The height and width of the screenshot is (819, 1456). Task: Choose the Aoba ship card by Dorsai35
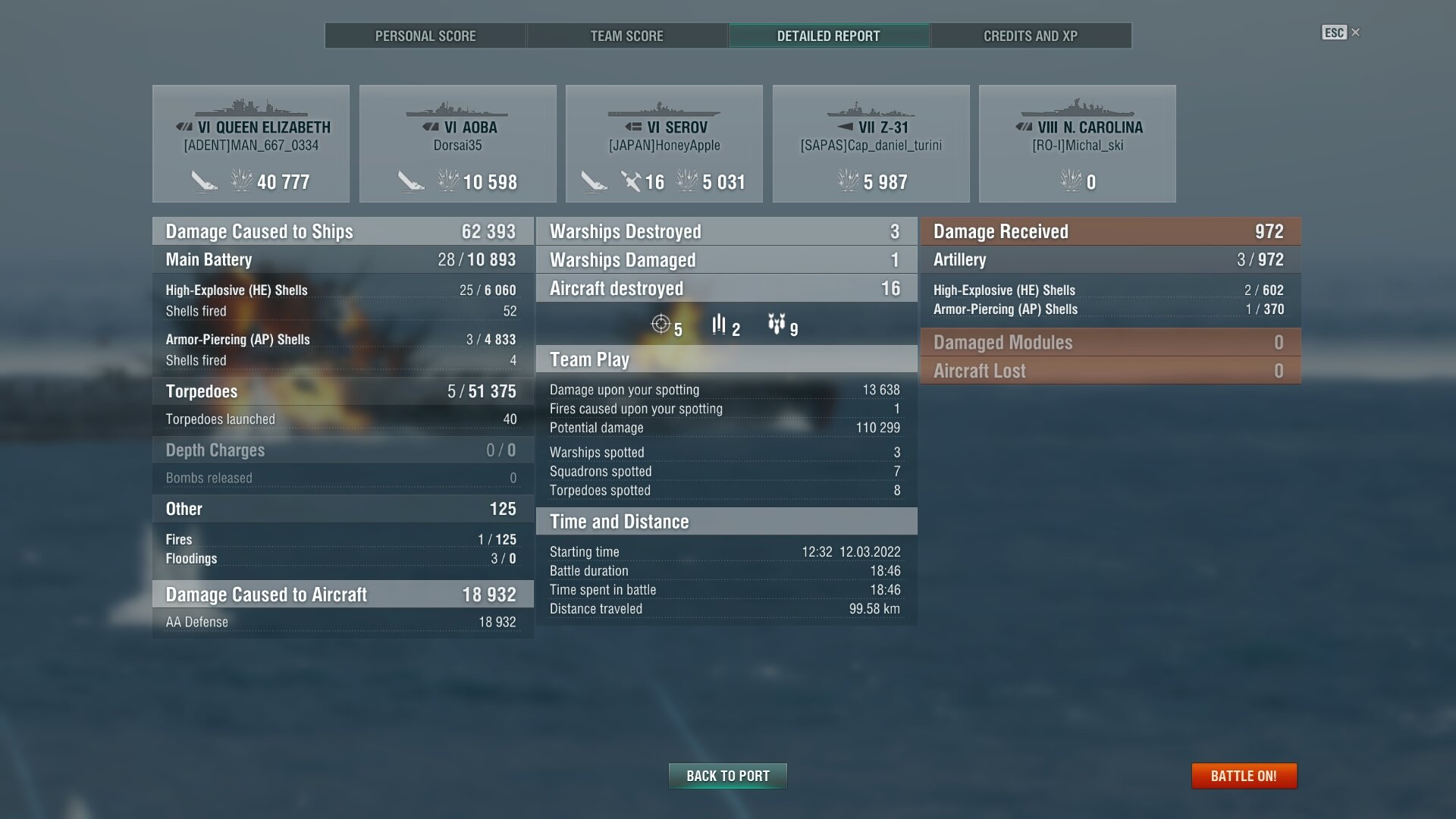point(458,143)
